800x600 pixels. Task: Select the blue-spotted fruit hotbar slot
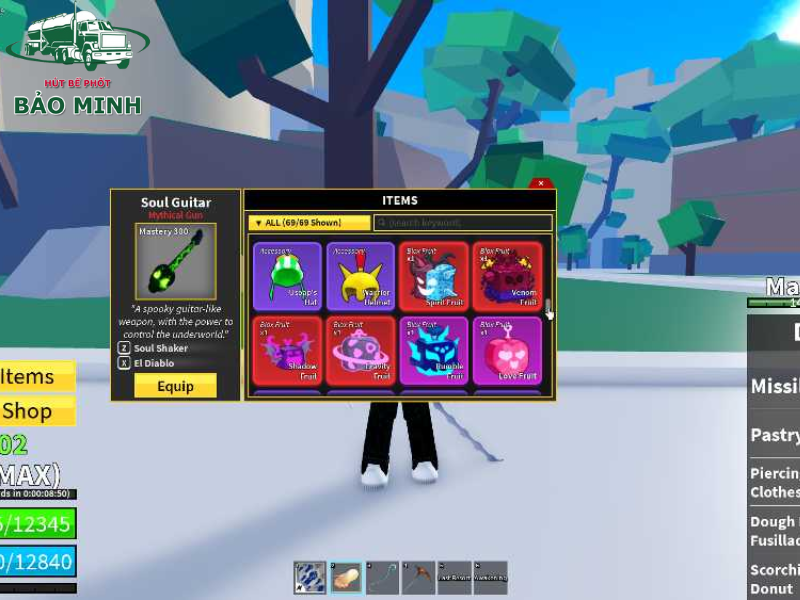tap(310, 577)
